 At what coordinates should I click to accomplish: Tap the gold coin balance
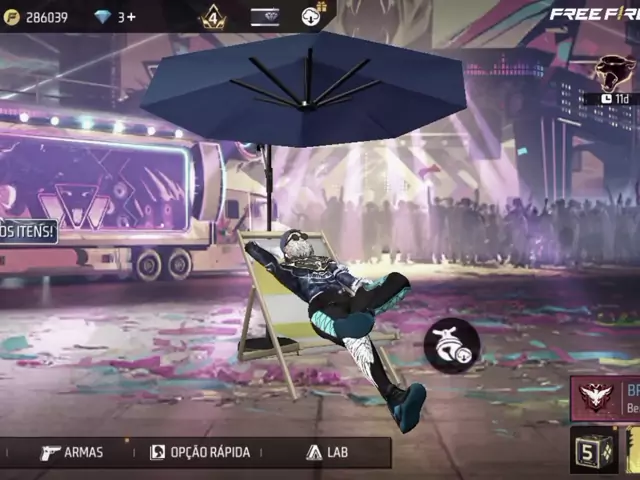point(38,17)
